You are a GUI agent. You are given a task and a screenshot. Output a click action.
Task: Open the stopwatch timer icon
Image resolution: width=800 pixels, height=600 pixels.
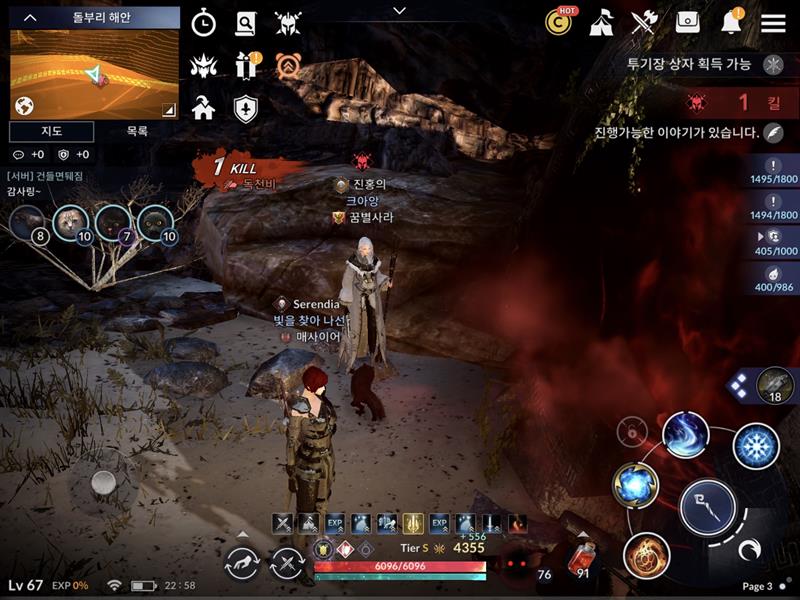pyautogui.click(x=203, y=23)
